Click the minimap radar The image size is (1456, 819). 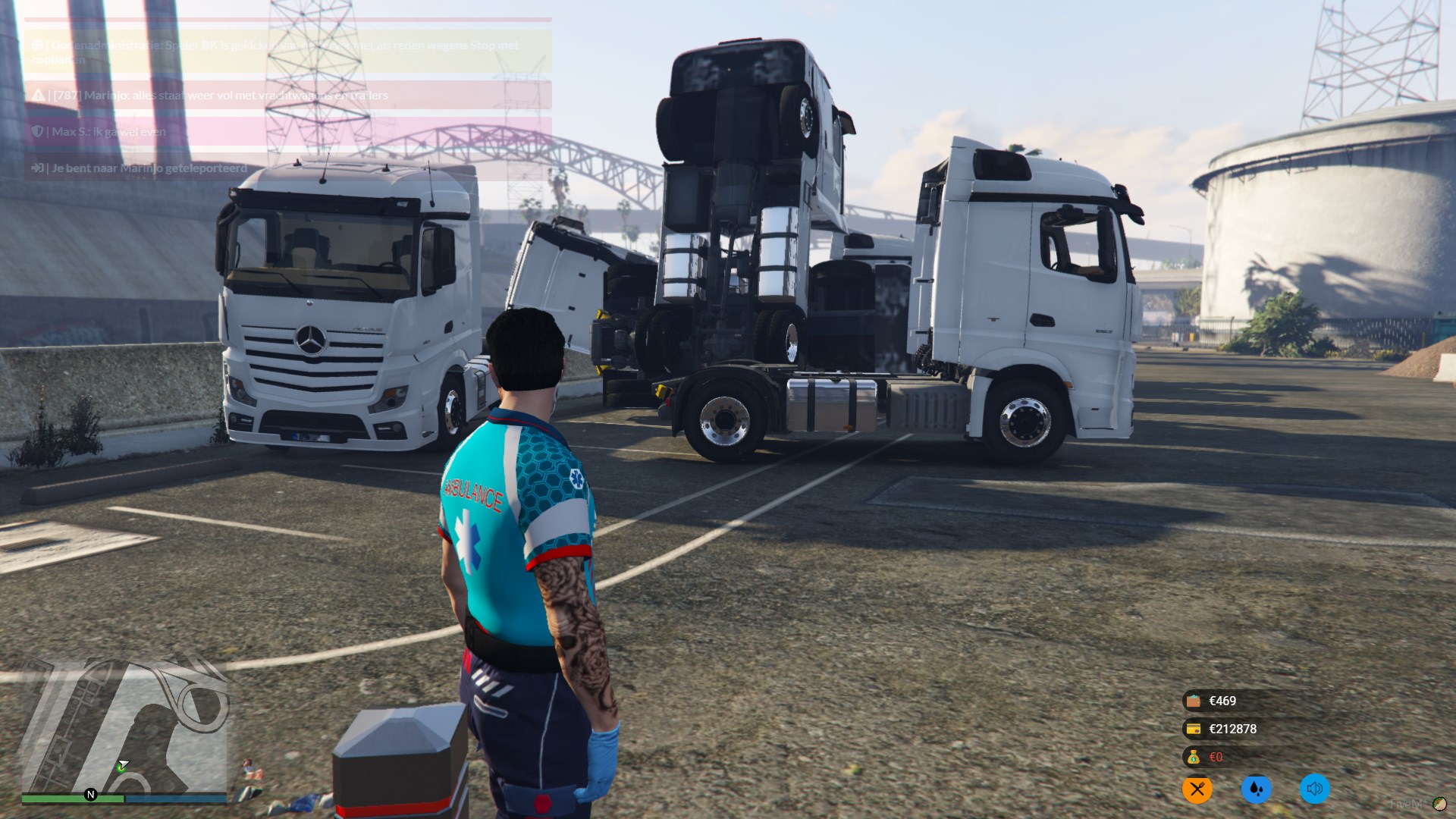pos(124,726)
